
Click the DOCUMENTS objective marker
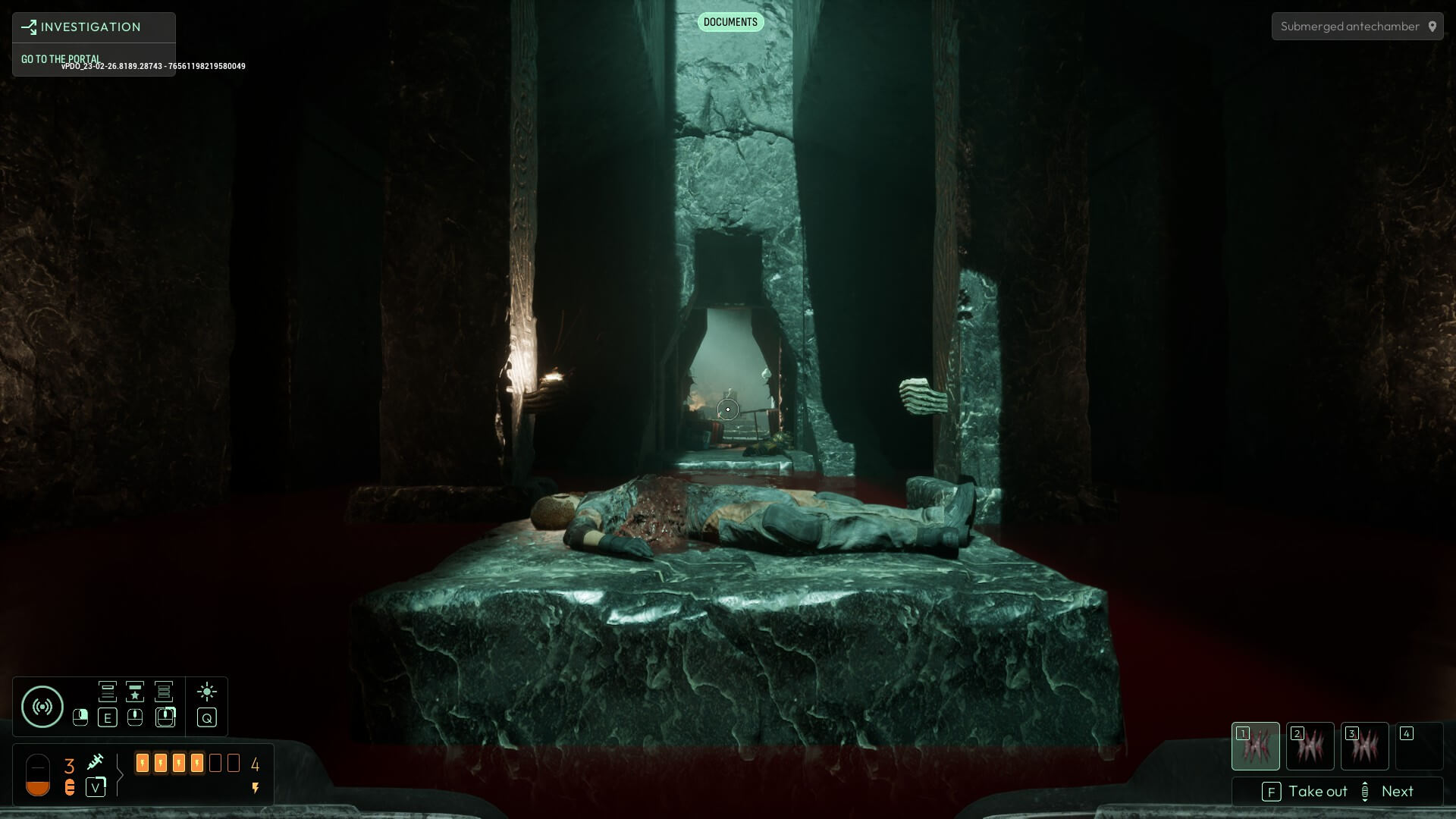730,22
